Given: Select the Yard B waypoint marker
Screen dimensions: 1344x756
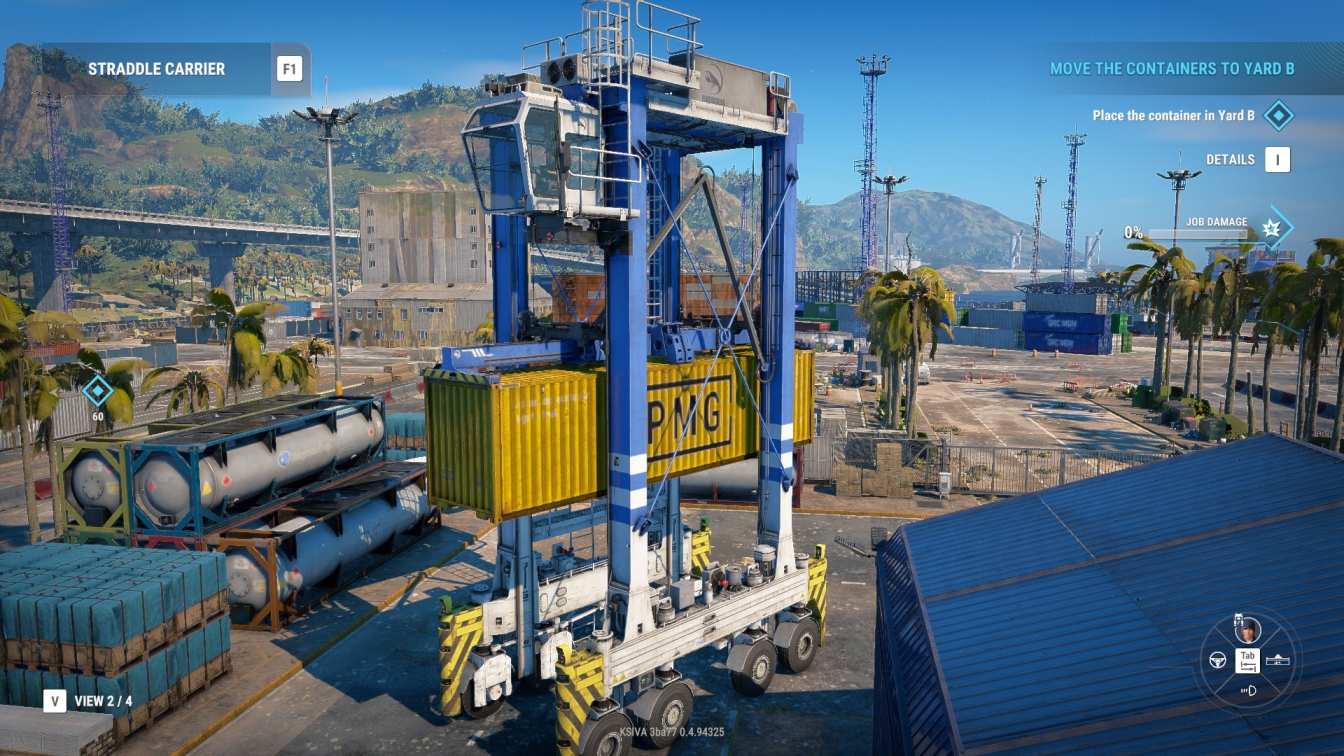Looking at the screenshot, I should click(x=97, y=391).
